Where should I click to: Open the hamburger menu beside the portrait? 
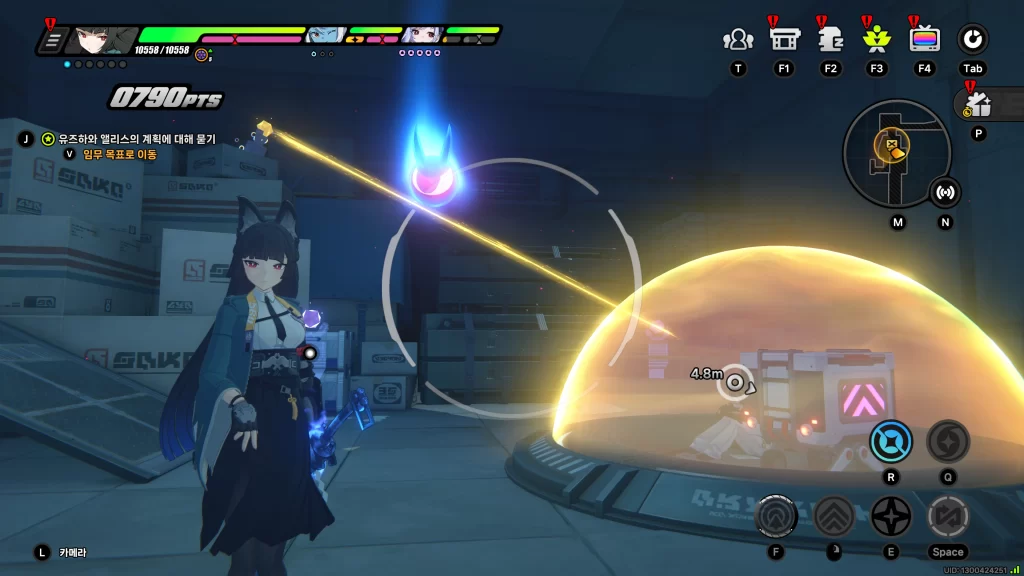[x=53, y=41]
